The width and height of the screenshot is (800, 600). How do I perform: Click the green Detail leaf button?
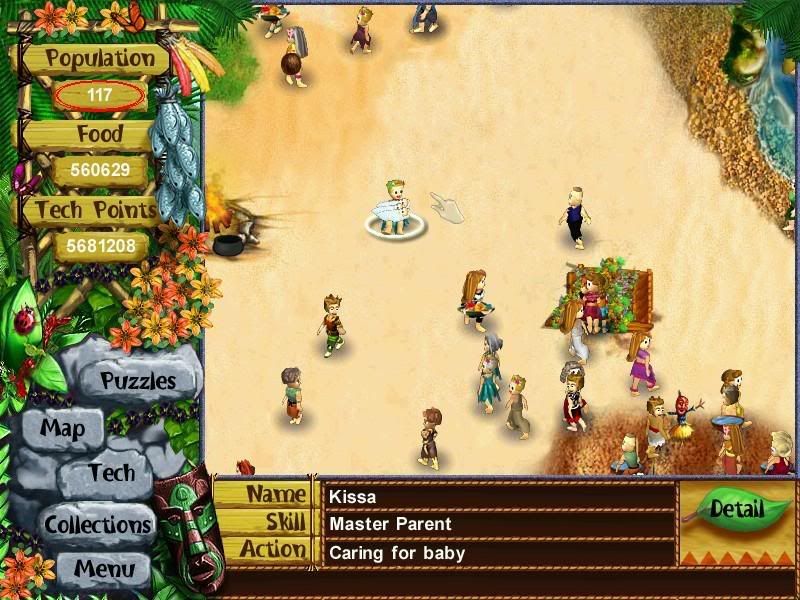click(x=735, y=510)
